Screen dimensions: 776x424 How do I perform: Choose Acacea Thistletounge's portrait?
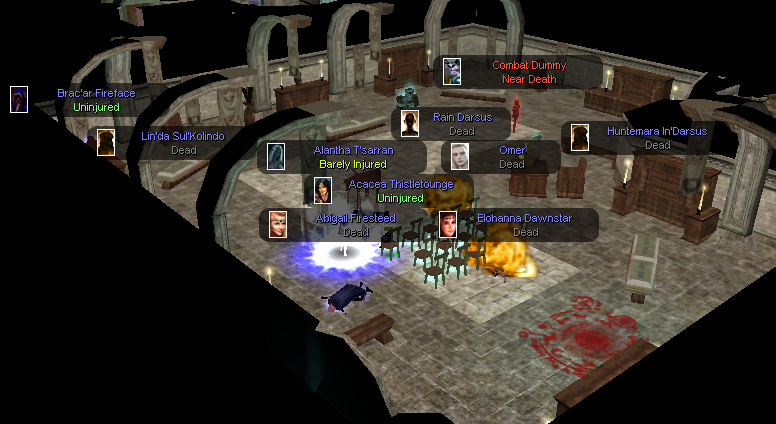click(323, 190)
